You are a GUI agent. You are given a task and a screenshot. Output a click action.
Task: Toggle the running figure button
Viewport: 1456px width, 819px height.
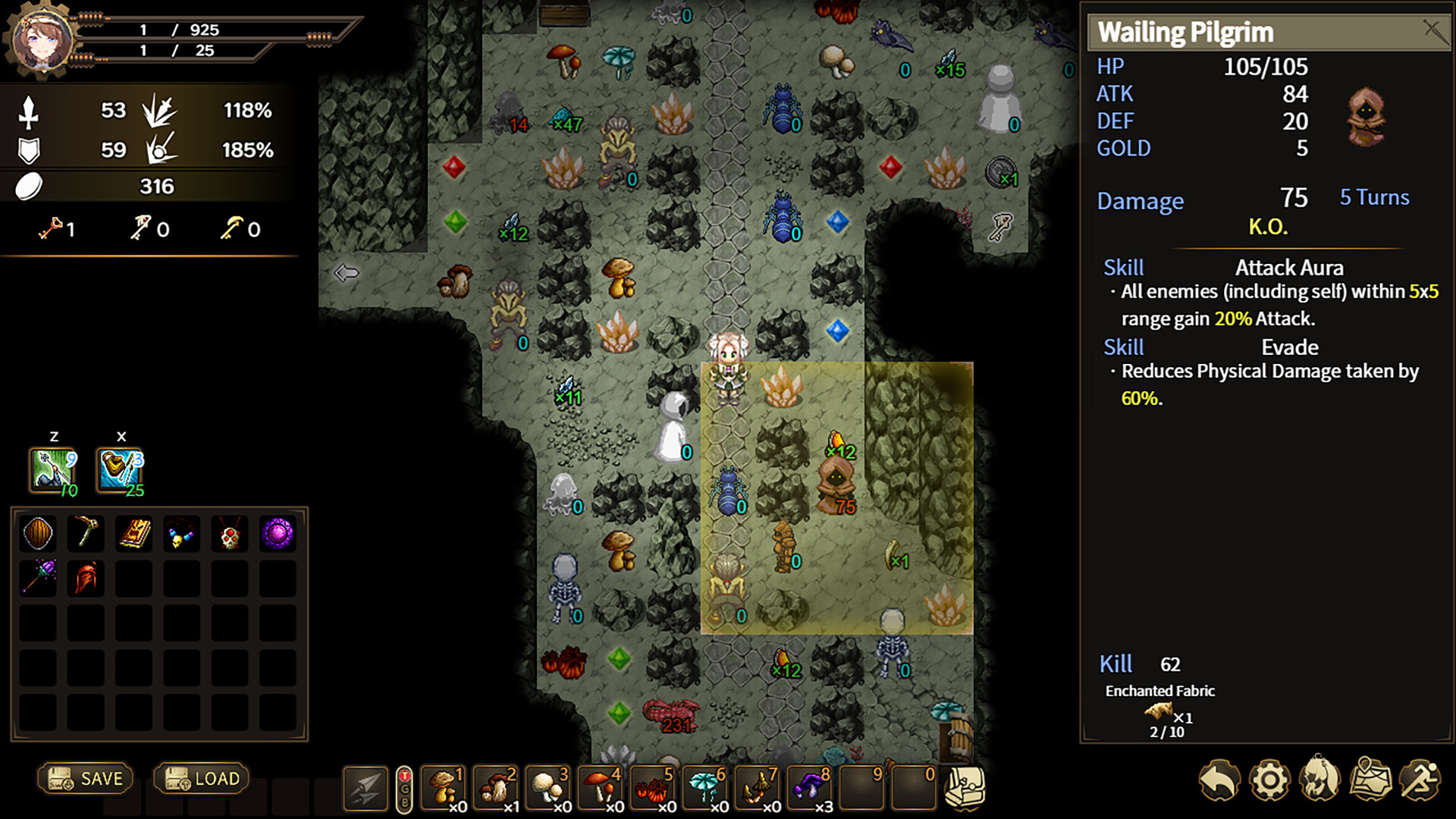tap(1420, 780)
